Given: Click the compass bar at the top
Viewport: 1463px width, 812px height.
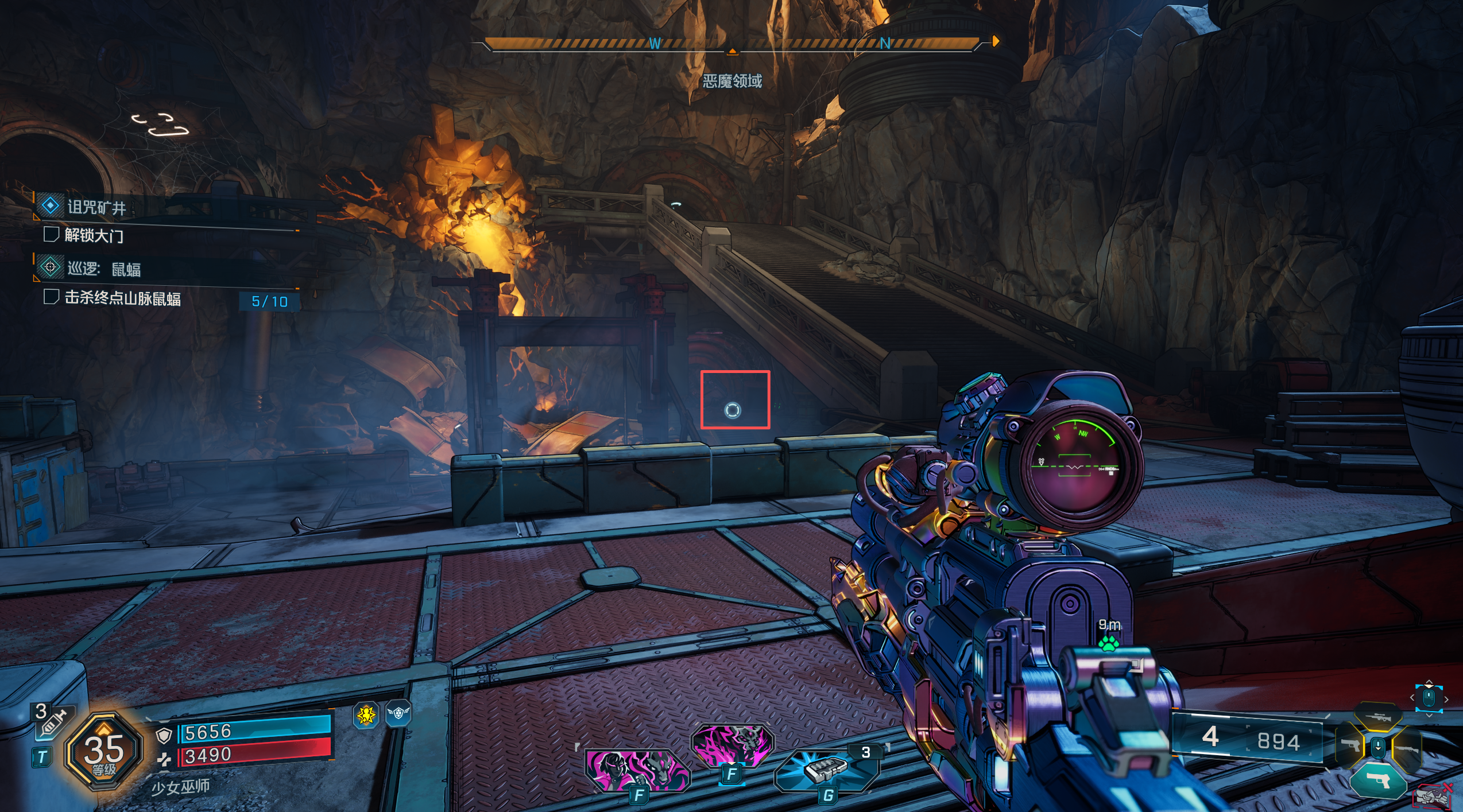Looking at the screenshot, I should click(732, 44).
